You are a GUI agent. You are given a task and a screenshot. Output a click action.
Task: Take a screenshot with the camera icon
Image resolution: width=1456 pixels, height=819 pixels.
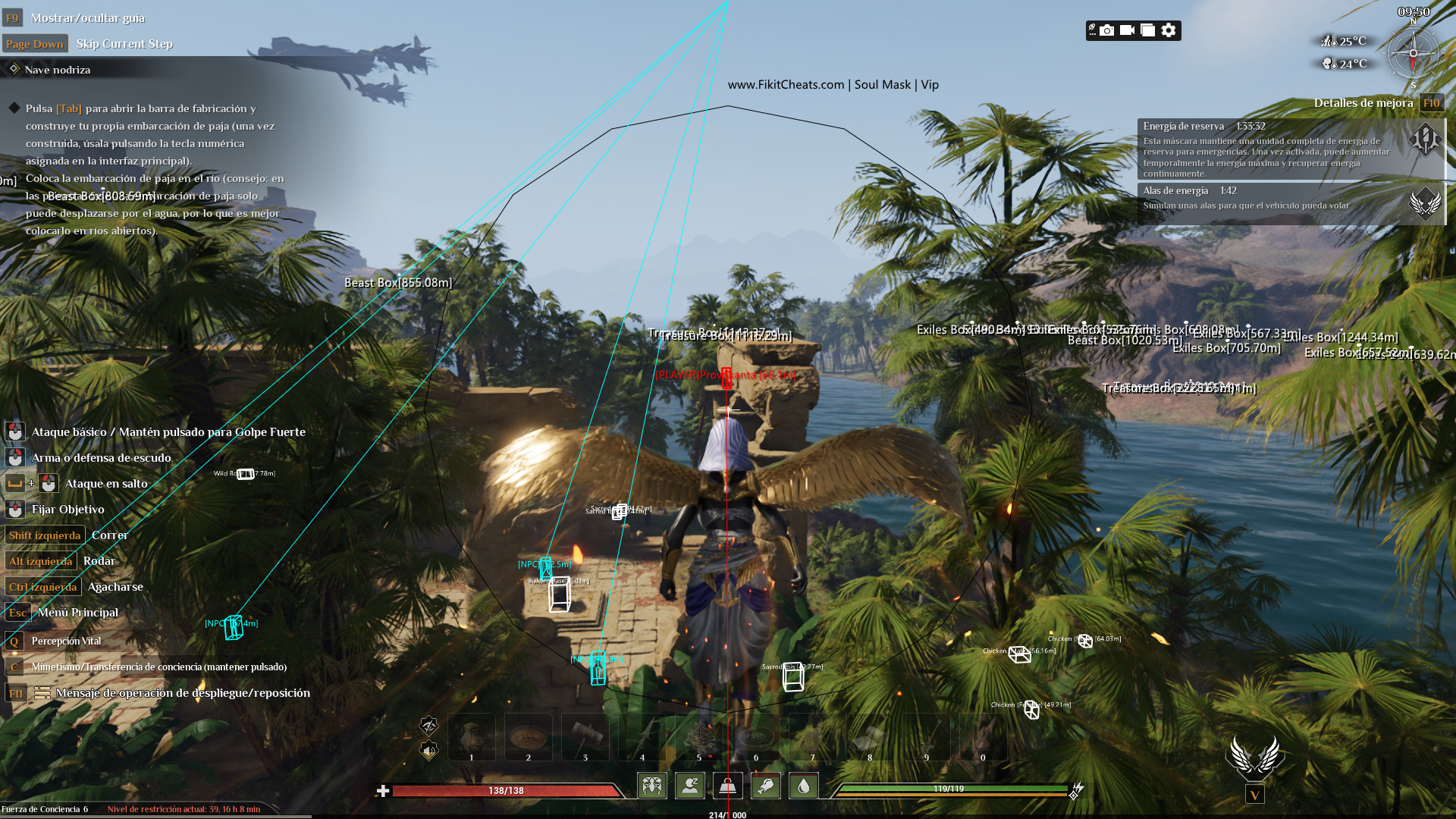coord(1106,30)
